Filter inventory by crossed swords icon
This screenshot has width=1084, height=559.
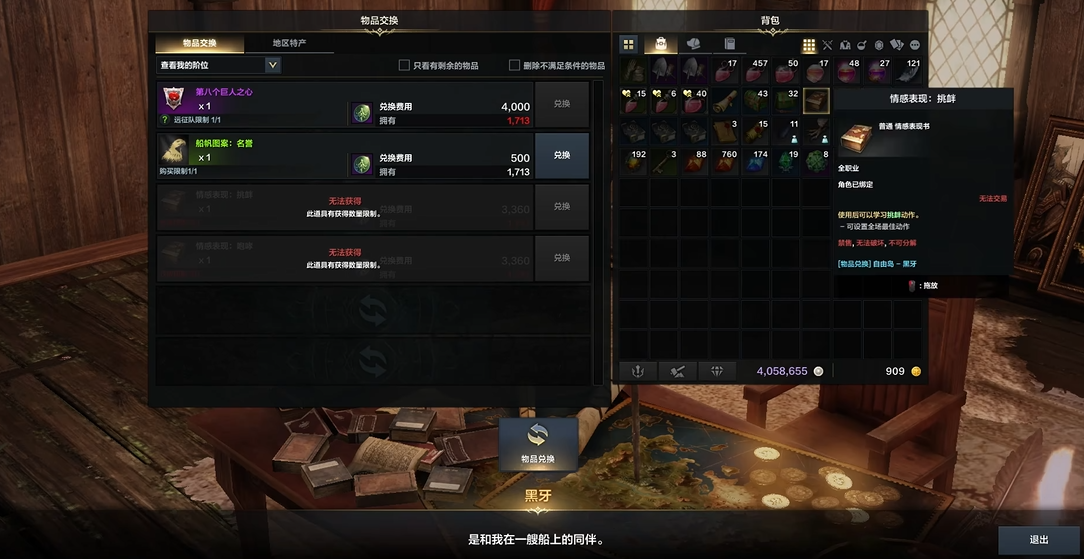pyautogui.click(x=827, y=45)
